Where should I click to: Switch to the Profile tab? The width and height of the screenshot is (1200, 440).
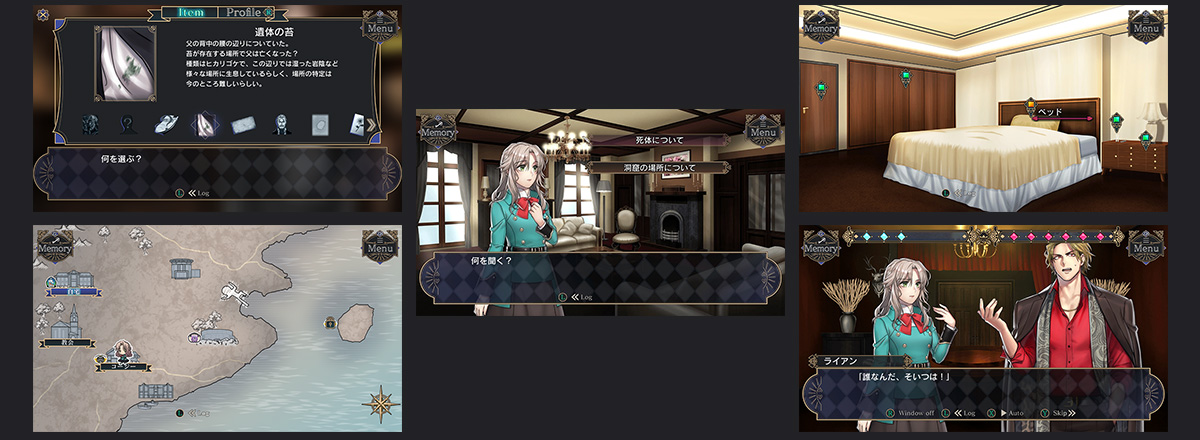click(x=245, y=13)
